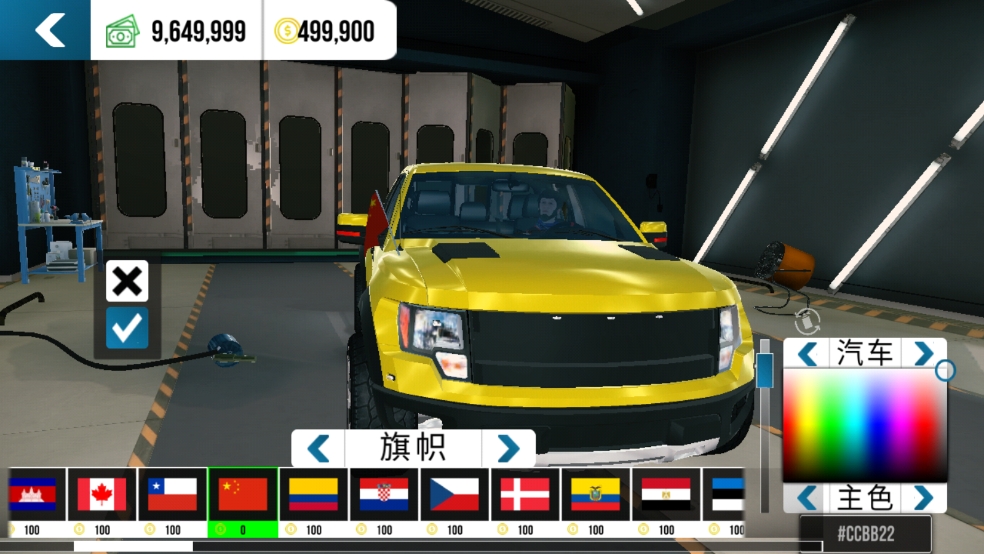
Task: Switch to previous category left of 旗帜
Action: 318,448
